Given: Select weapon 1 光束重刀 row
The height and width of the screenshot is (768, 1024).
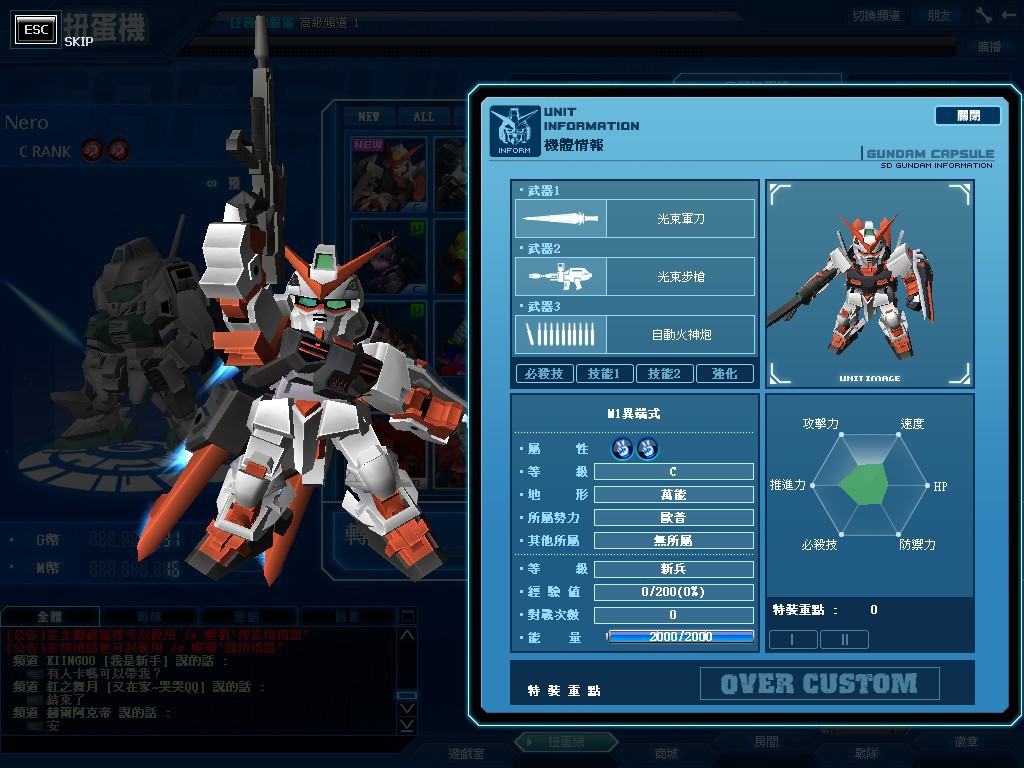Looking at the screenshot, I should tap(635, 218).
